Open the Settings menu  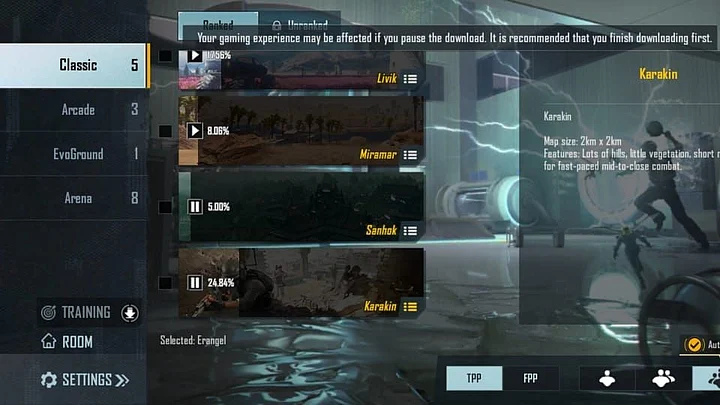pos(85,380)
